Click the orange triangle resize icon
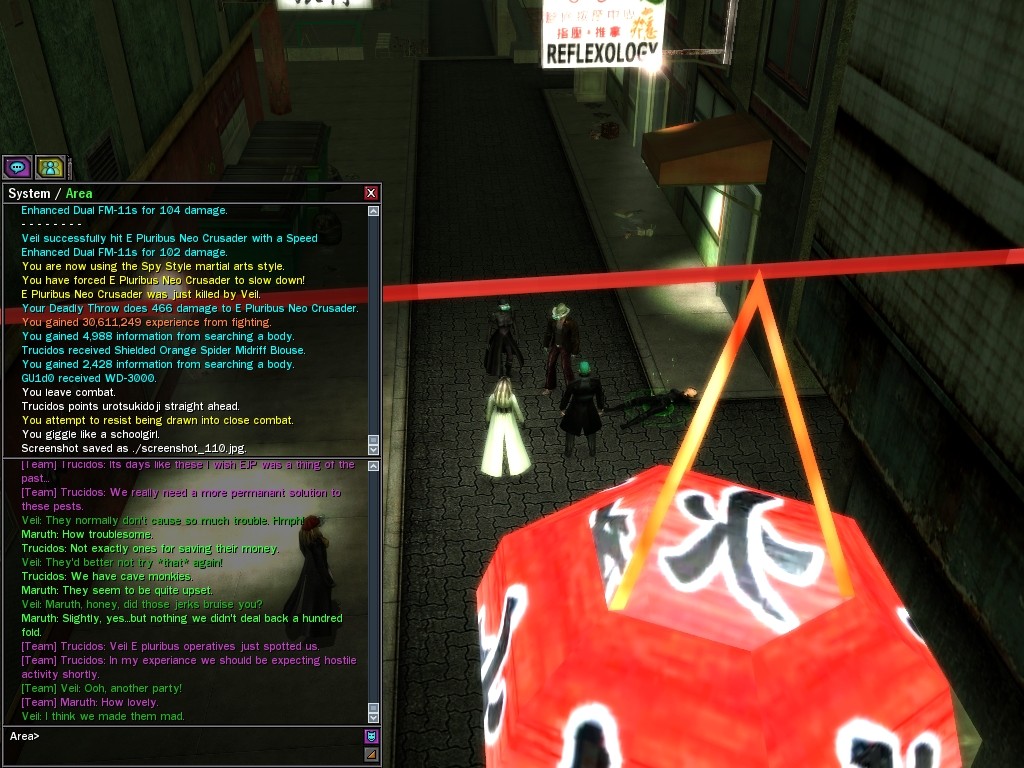The height and width of the screenshot is (768, 1024). pos(371,754)
